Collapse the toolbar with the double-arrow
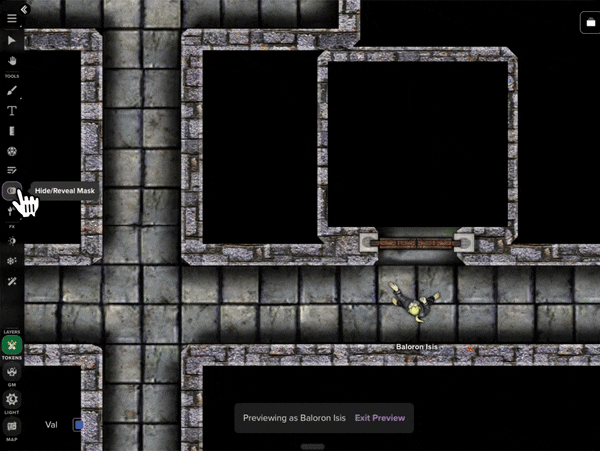Image resolution: width=600 pixels, height=451 pixels. 24,9
